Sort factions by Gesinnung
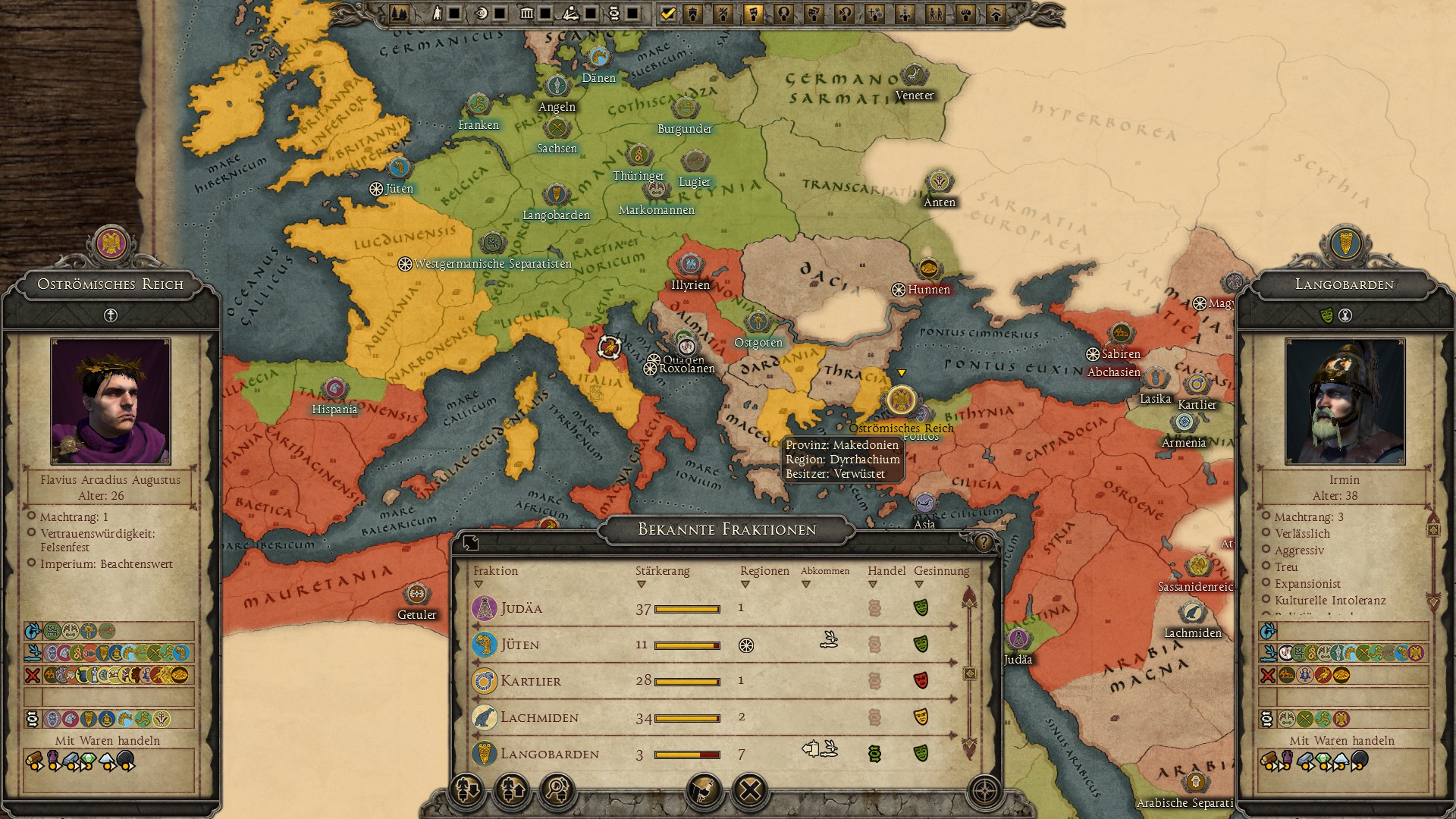The width and height of the screenshot is (1456, 819). click(941, 571)
